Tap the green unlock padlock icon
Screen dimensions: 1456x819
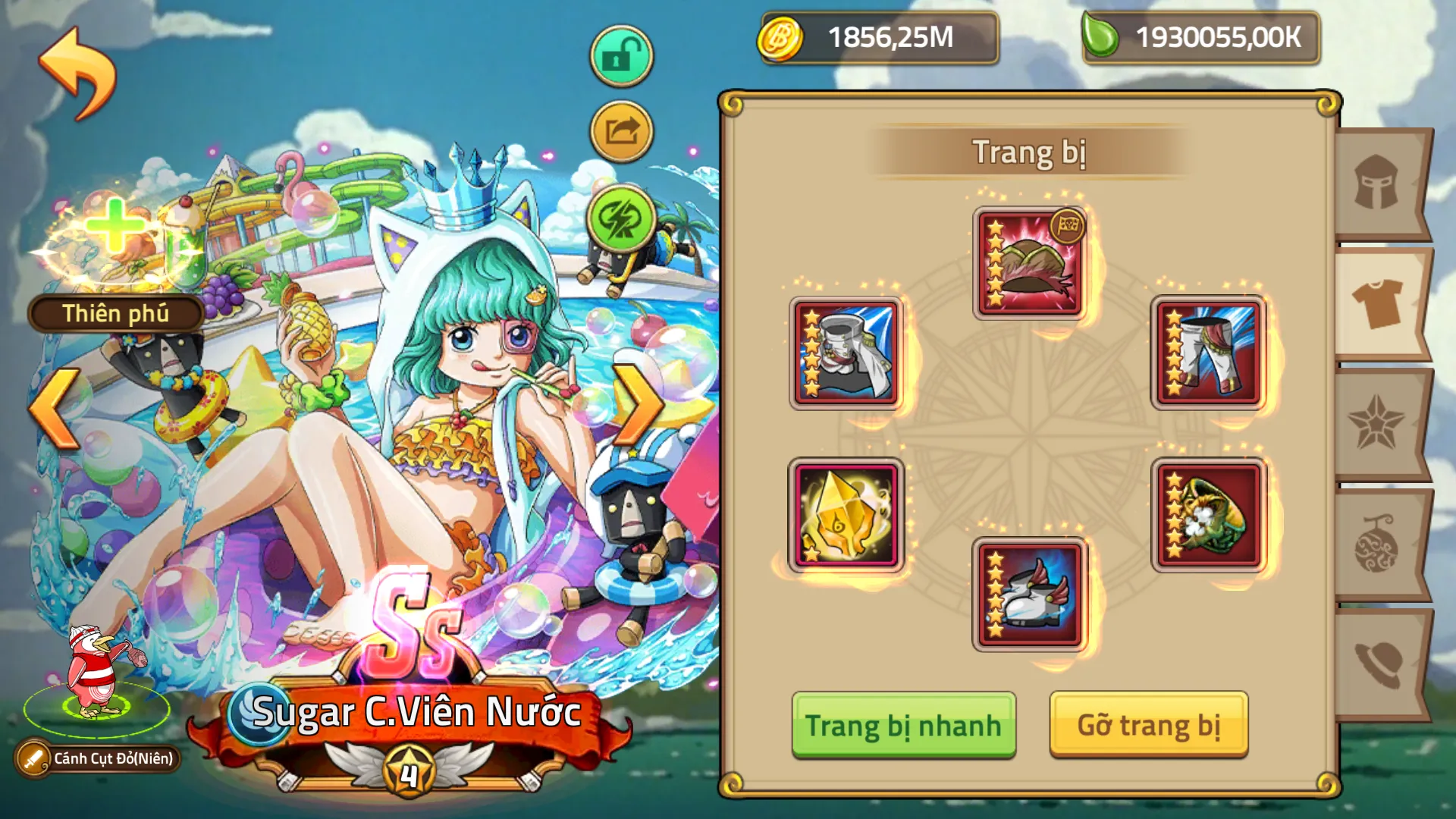pyautogui.click(x=620, y=55)
